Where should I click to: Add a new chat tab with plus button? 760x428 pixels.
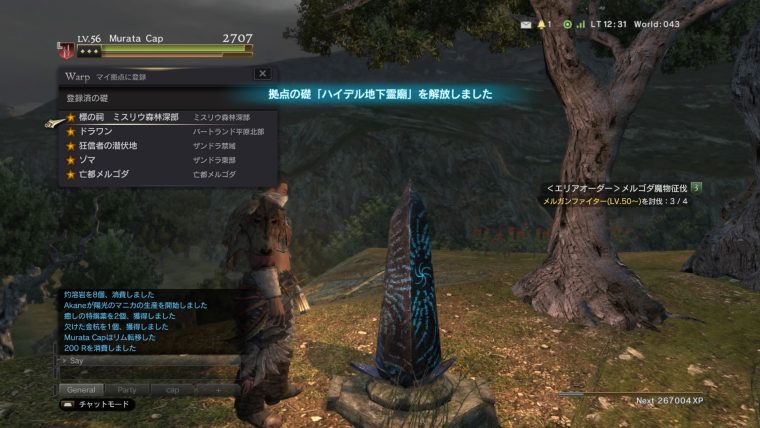coord(220,389)
